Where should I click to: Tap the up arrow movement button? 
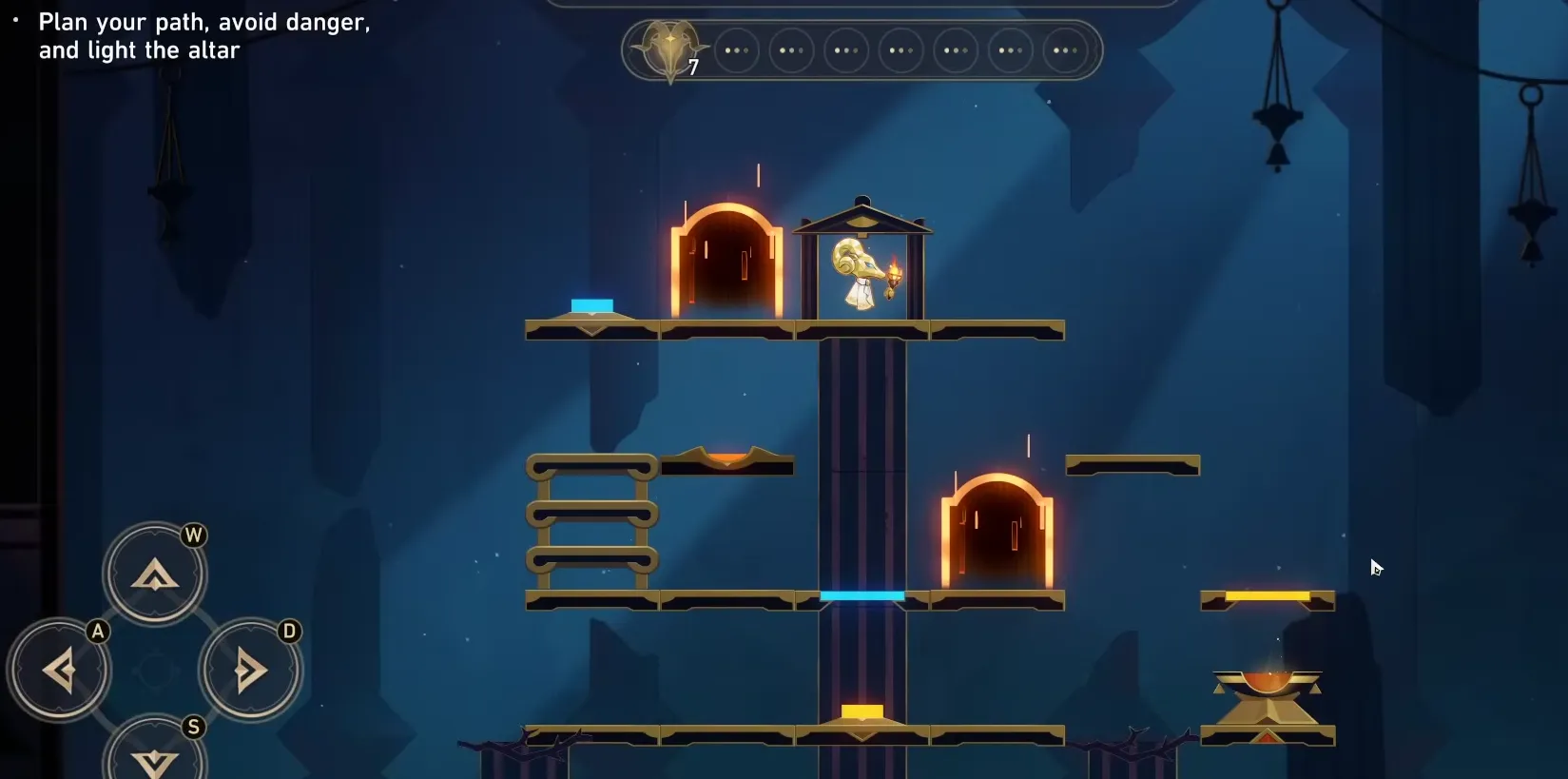[x=154, y=574]
